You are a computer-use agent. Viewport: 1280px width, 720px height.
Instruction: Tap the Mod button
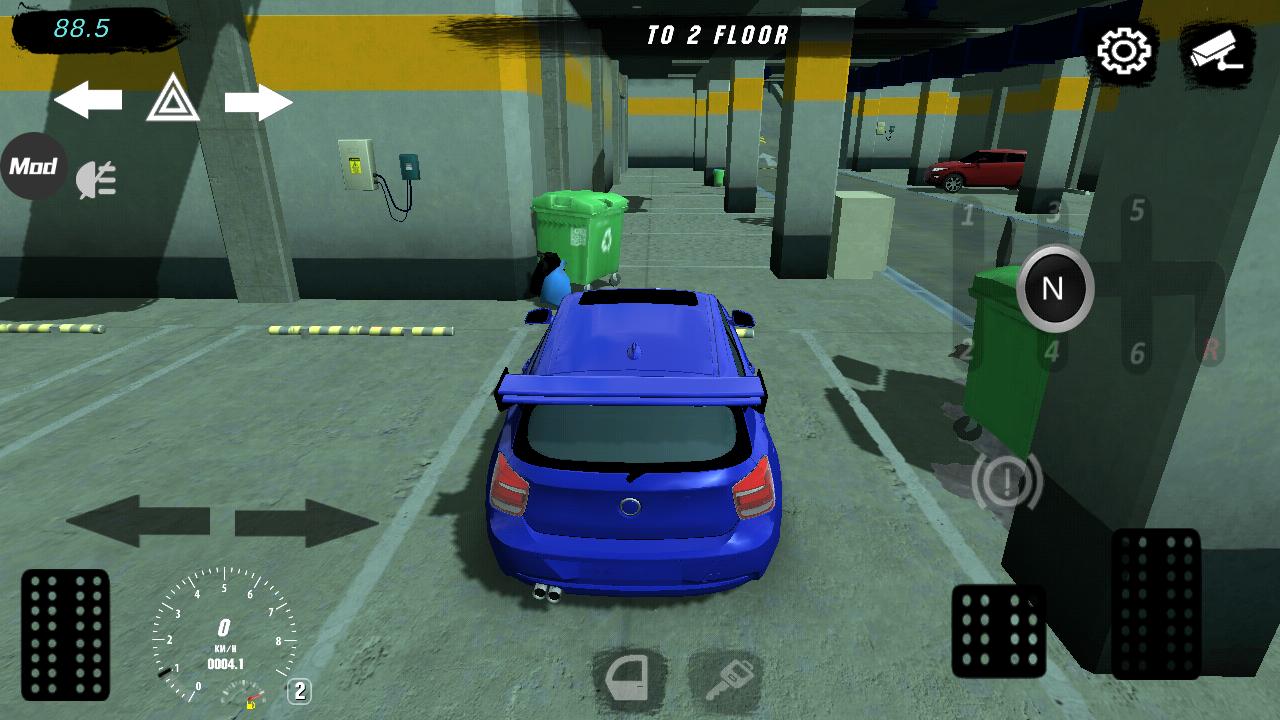point(33,166)
